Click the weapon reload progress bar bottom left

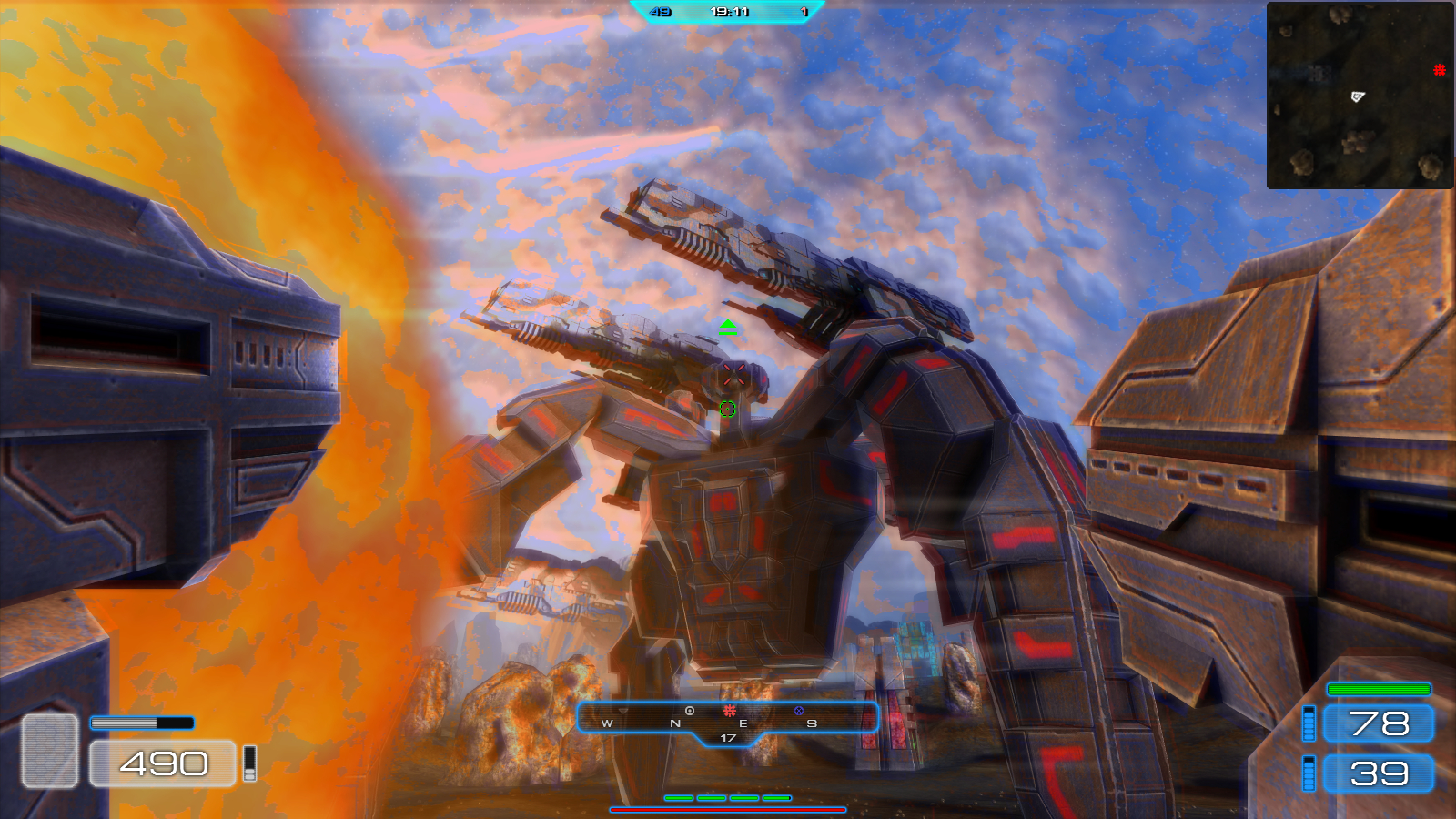(x=142, y=723)
